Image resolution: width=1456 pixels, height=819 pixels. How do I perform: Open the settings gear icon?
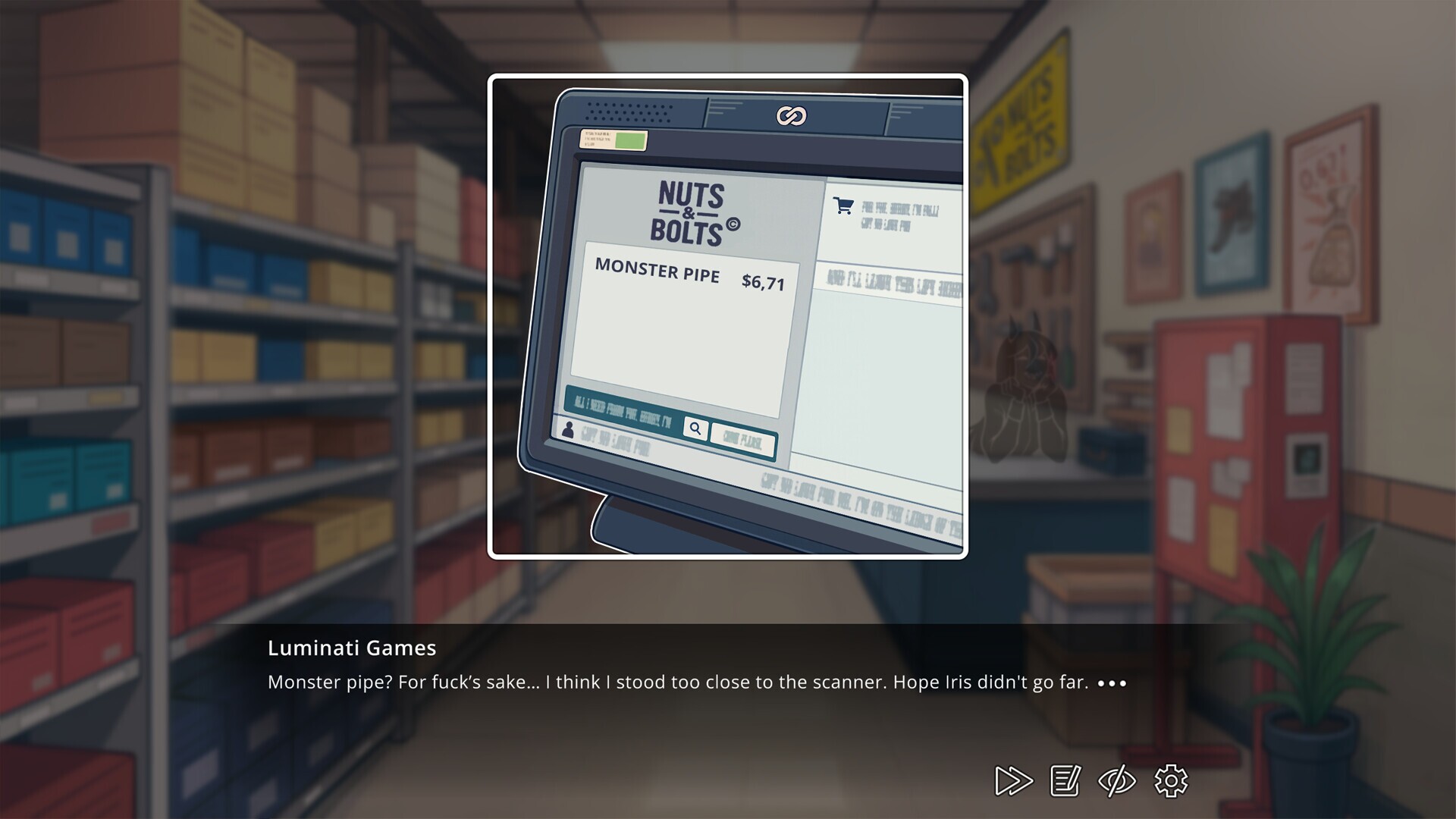click(x=1171, y=780)
